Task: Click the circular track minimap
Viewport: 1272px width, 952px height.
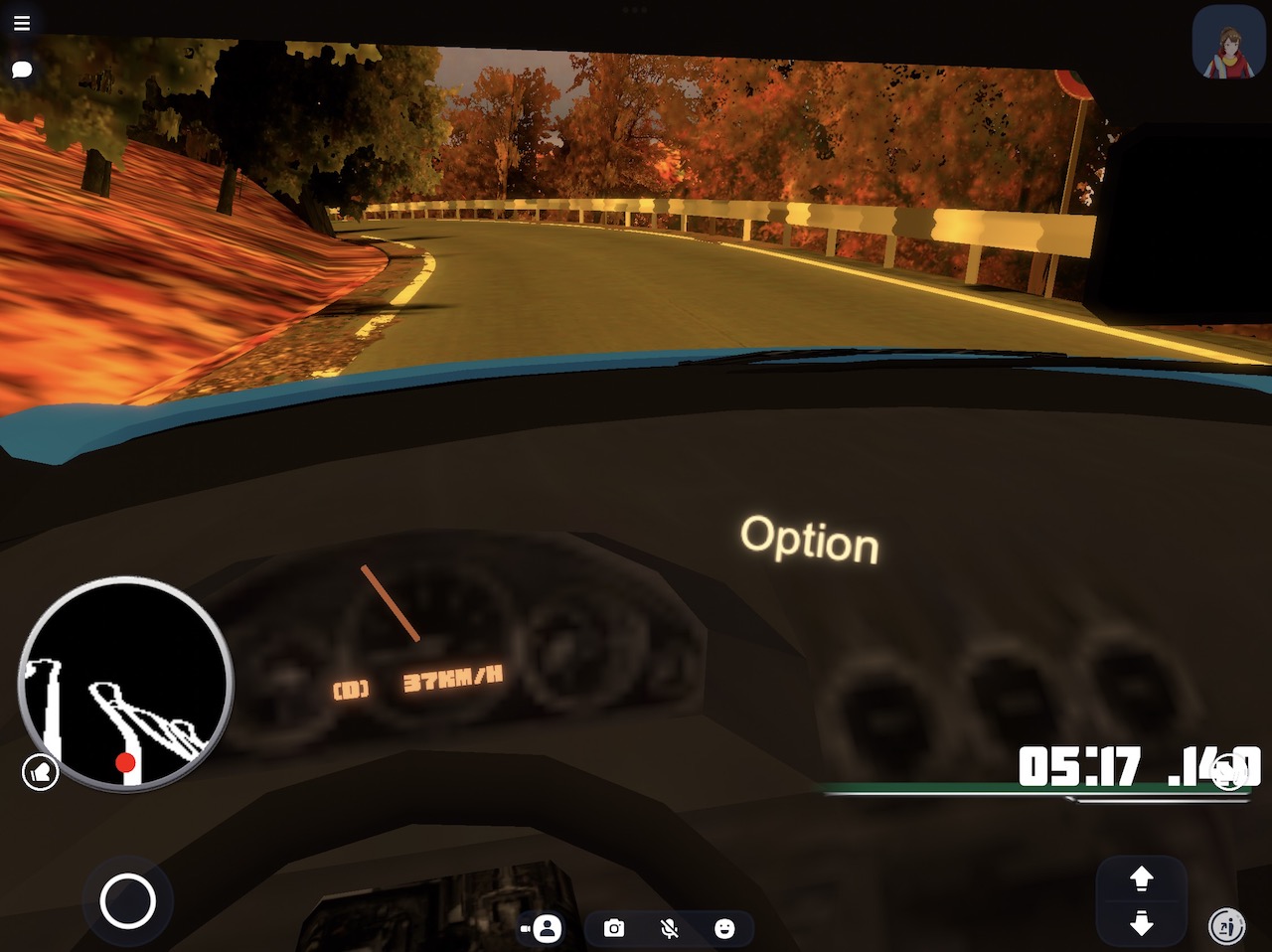Action: pos(125,685)
